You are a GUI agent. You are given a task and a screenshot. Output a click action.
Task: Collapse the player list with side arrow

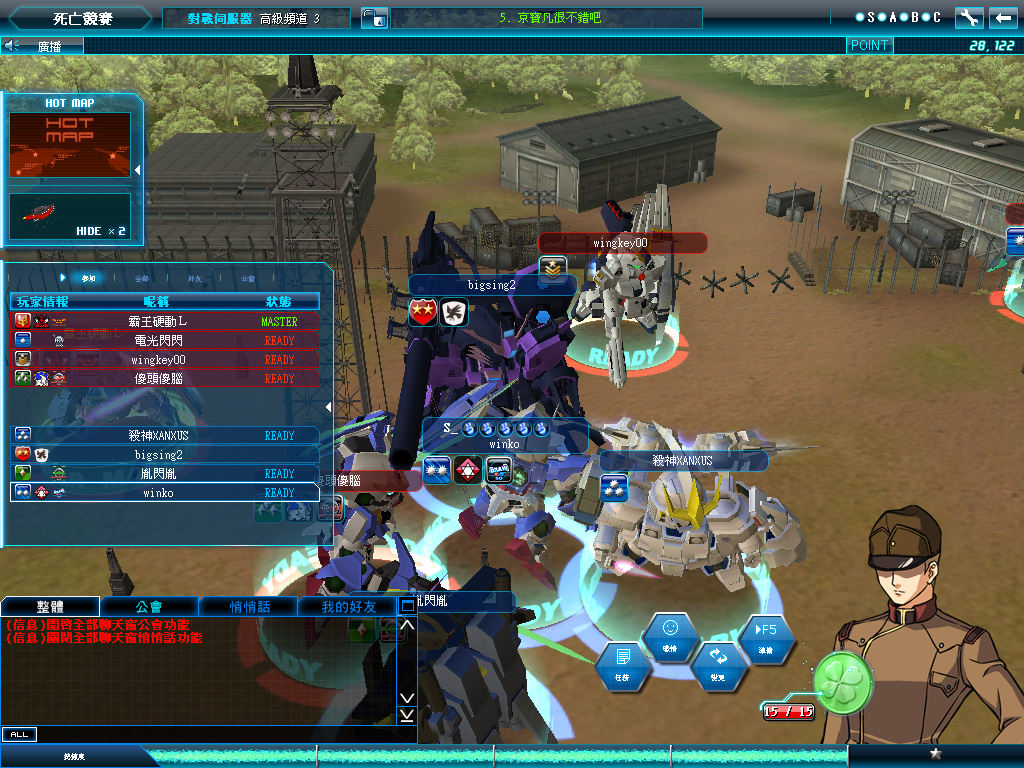(330, 406)
